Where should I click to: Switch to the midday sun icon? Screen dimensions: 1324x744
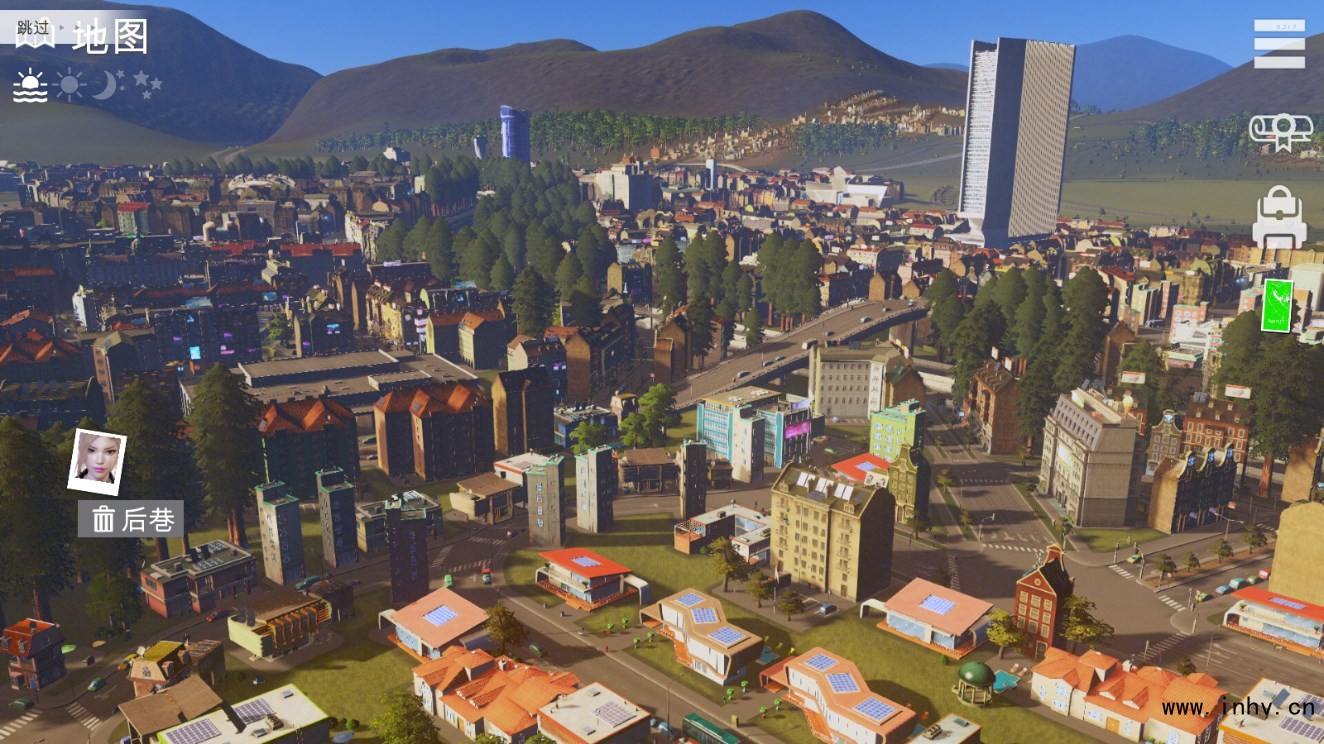[x=70, y=84]
